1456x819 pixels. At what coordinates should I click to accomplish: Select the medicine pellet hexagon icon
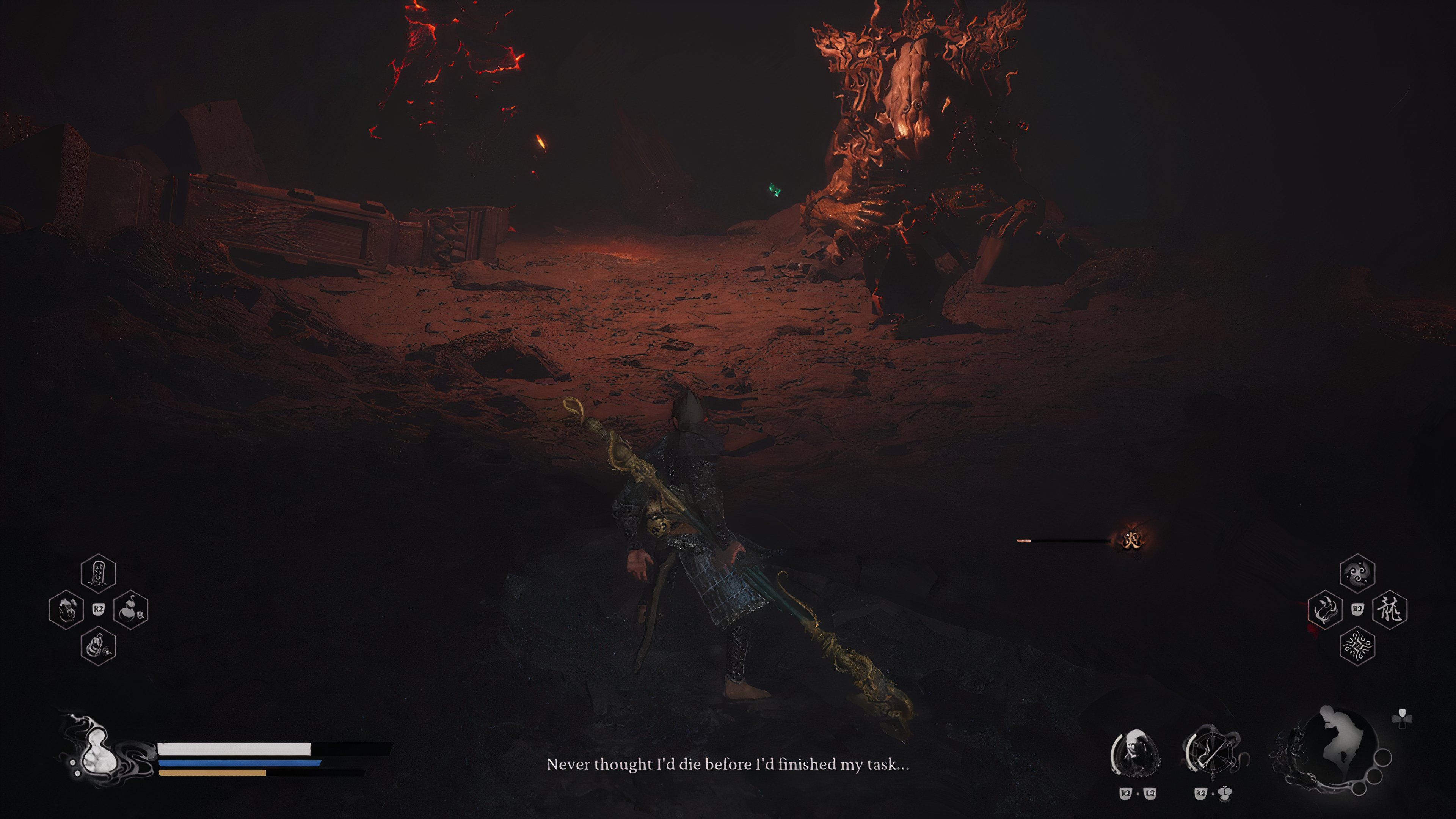pos(66,609)
